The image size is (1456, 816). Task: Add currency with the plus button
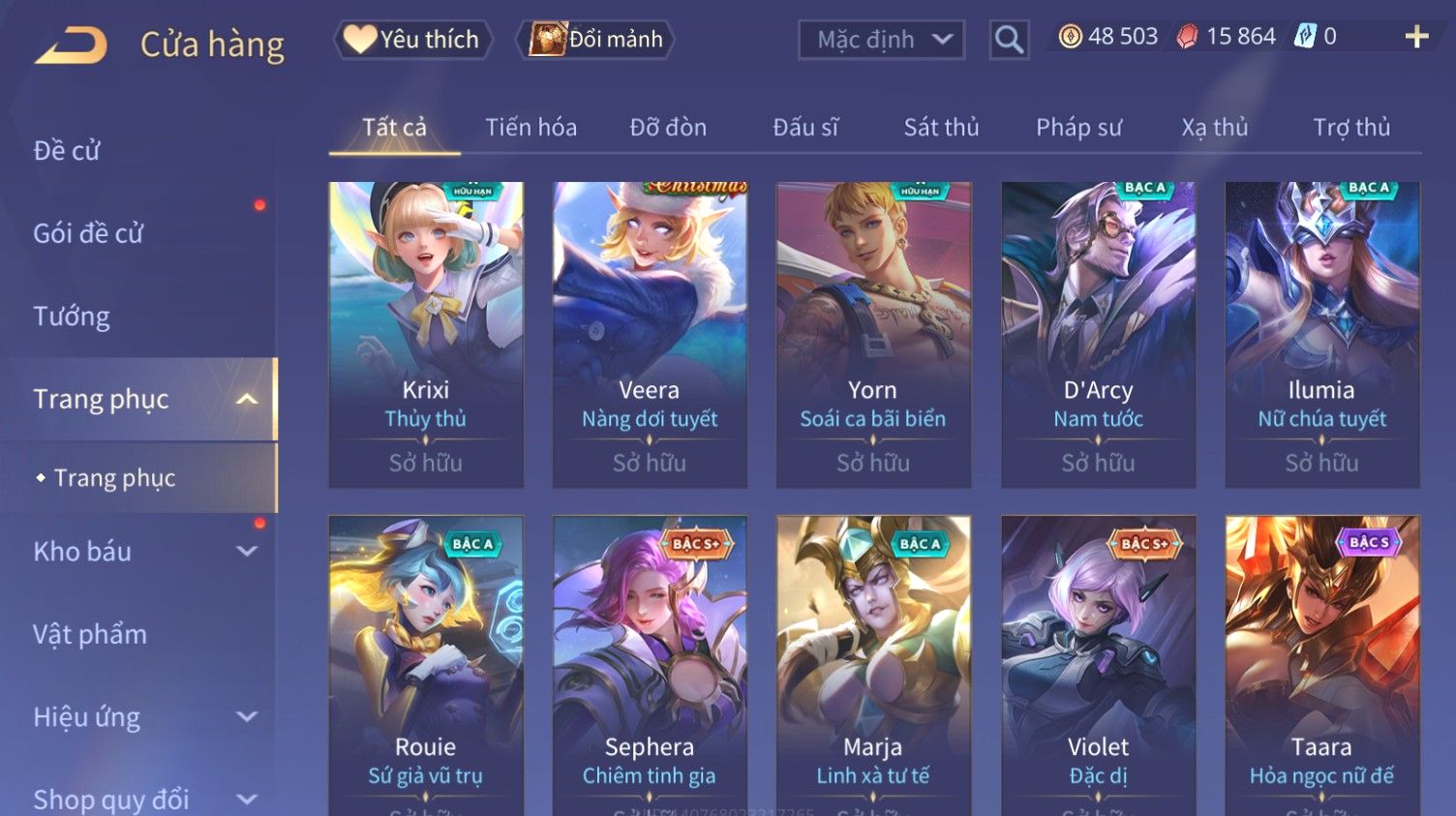click(1416, 37)
